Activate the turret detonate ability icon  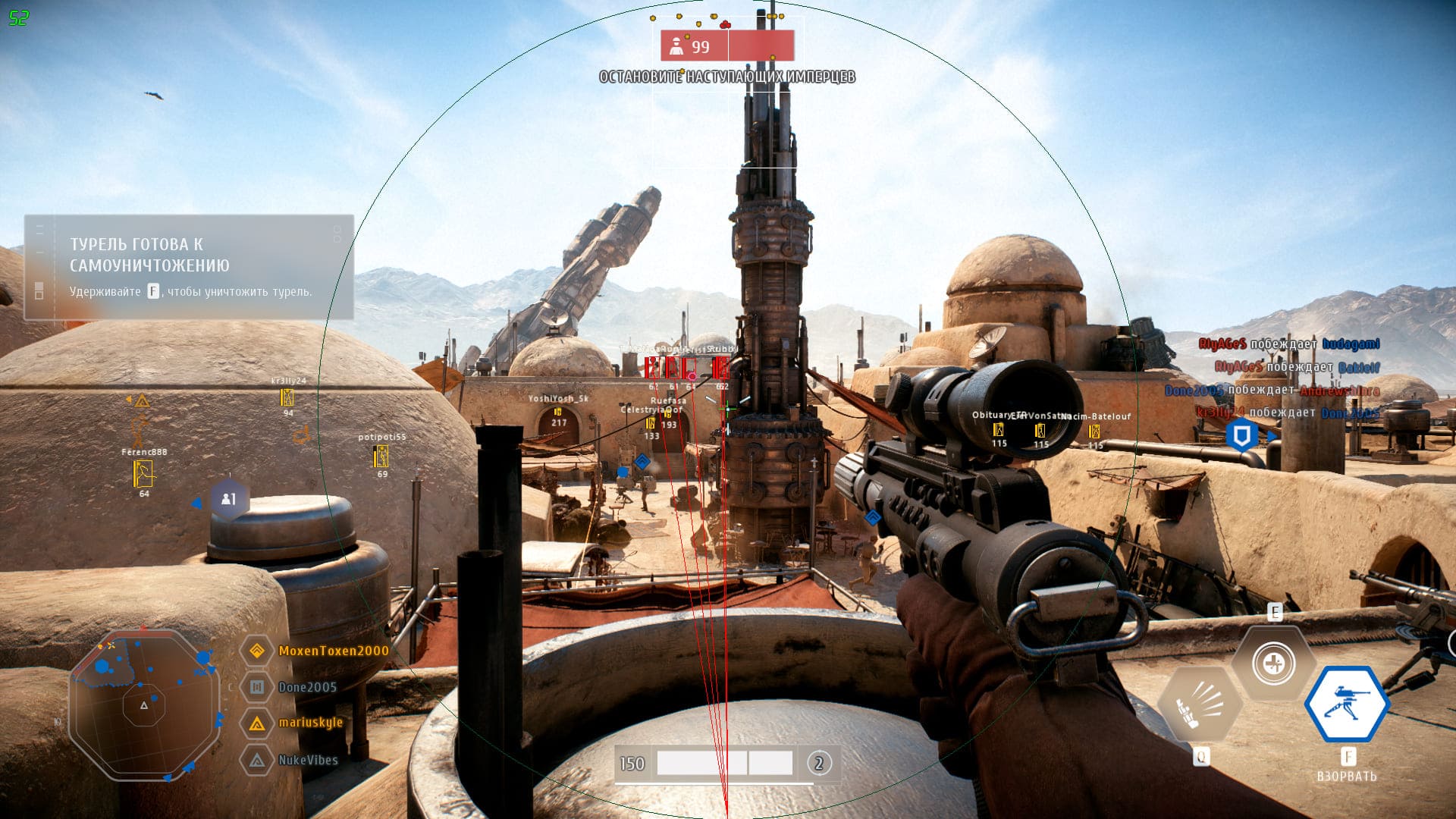pyautogui.click(x=1347, y=704)
